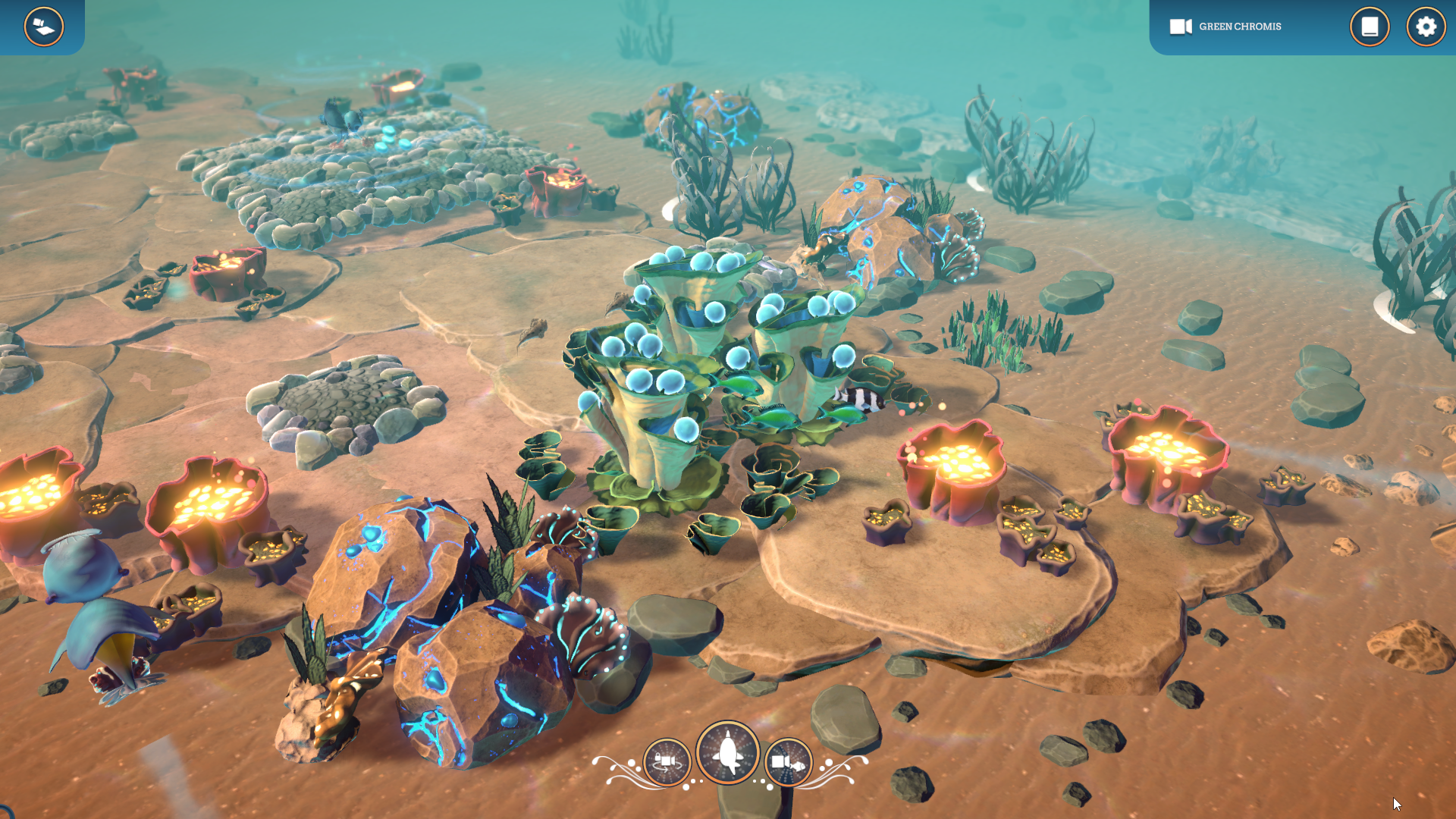The image size is (1456, 819).
Task: Click the camera-over-terrain view button
Action: tap(43, 27)
